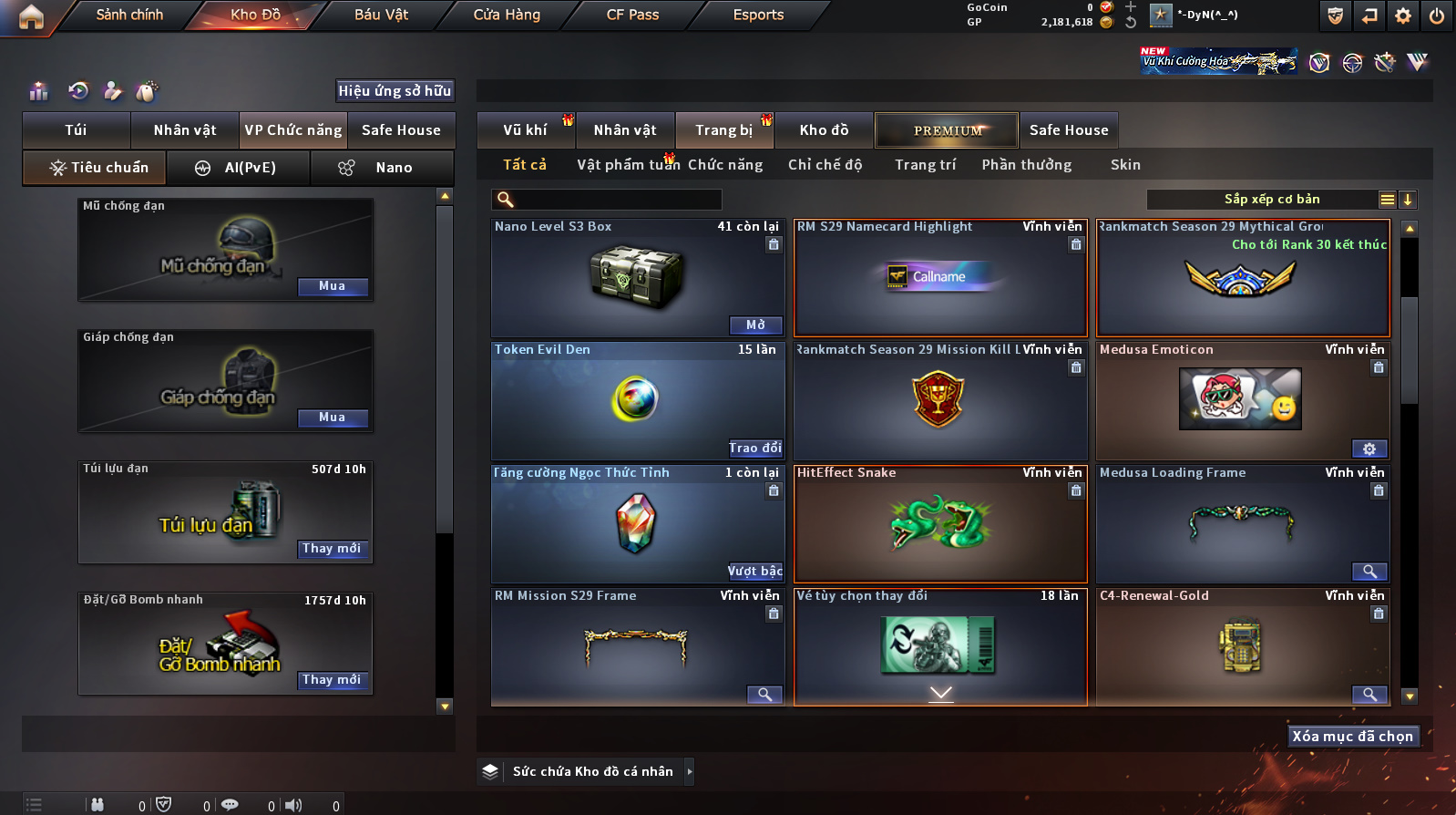The width and height of the screenshot is (1456, 815).
Task: Select the Vũ khí inventory tab
Action: [526, 130]
